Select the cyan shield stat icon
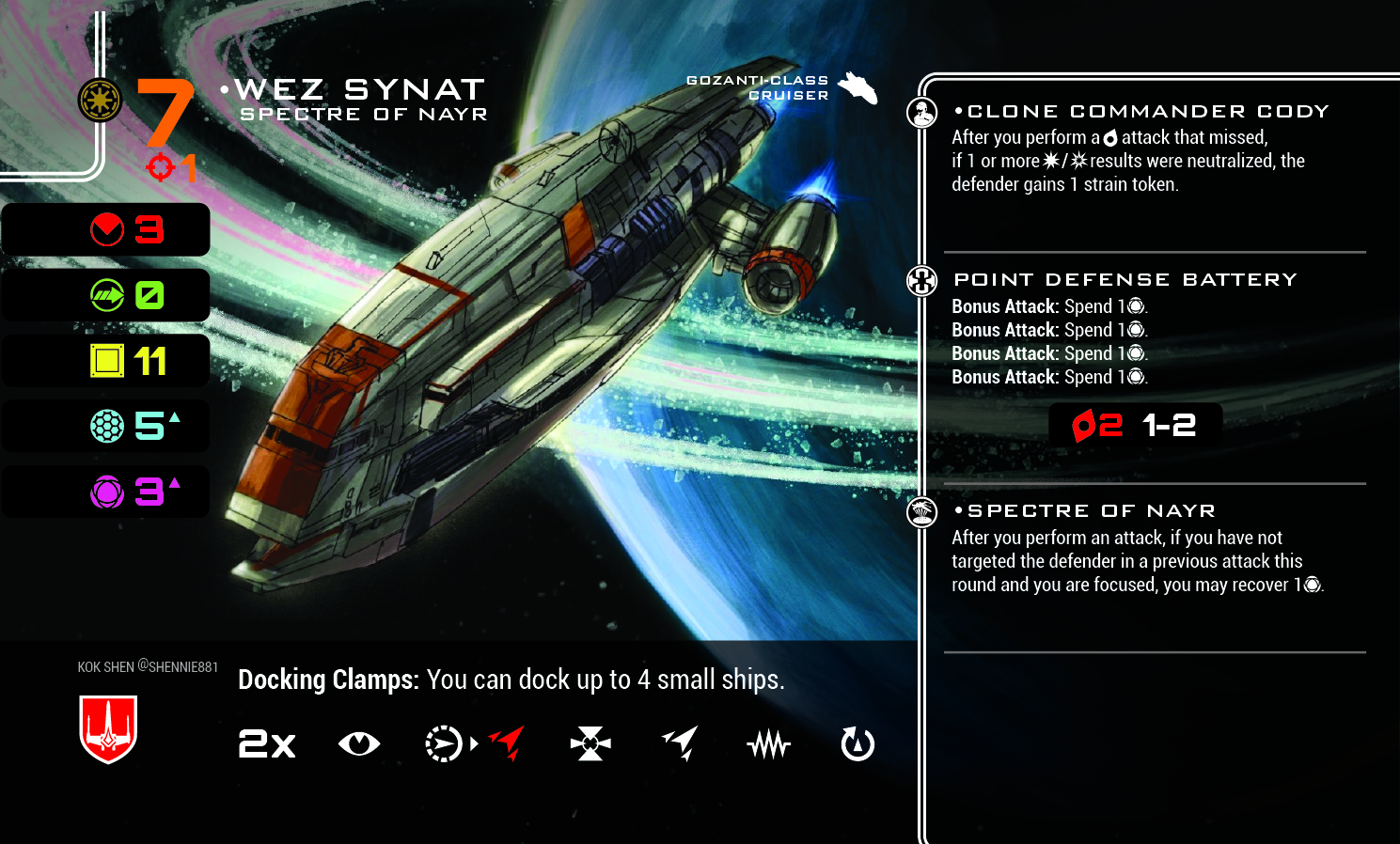The height and width of the screenshot is (844, 1400). (107, 426)
